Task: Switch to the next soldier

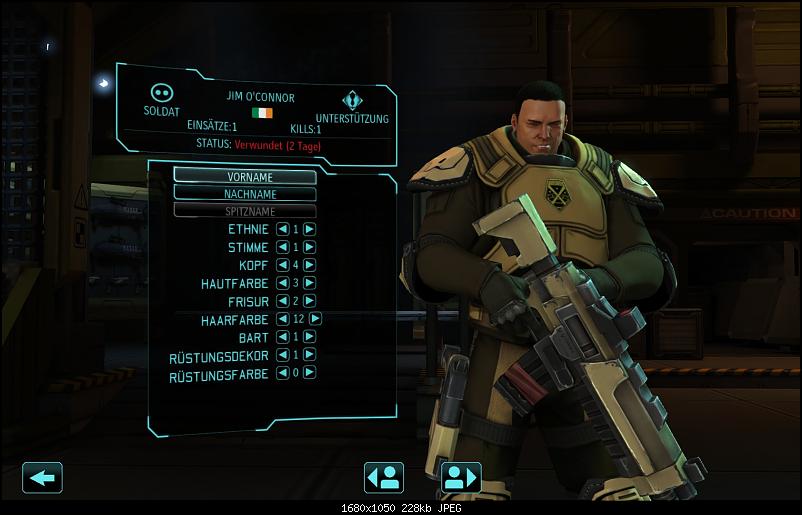Action: pos(461,477)
